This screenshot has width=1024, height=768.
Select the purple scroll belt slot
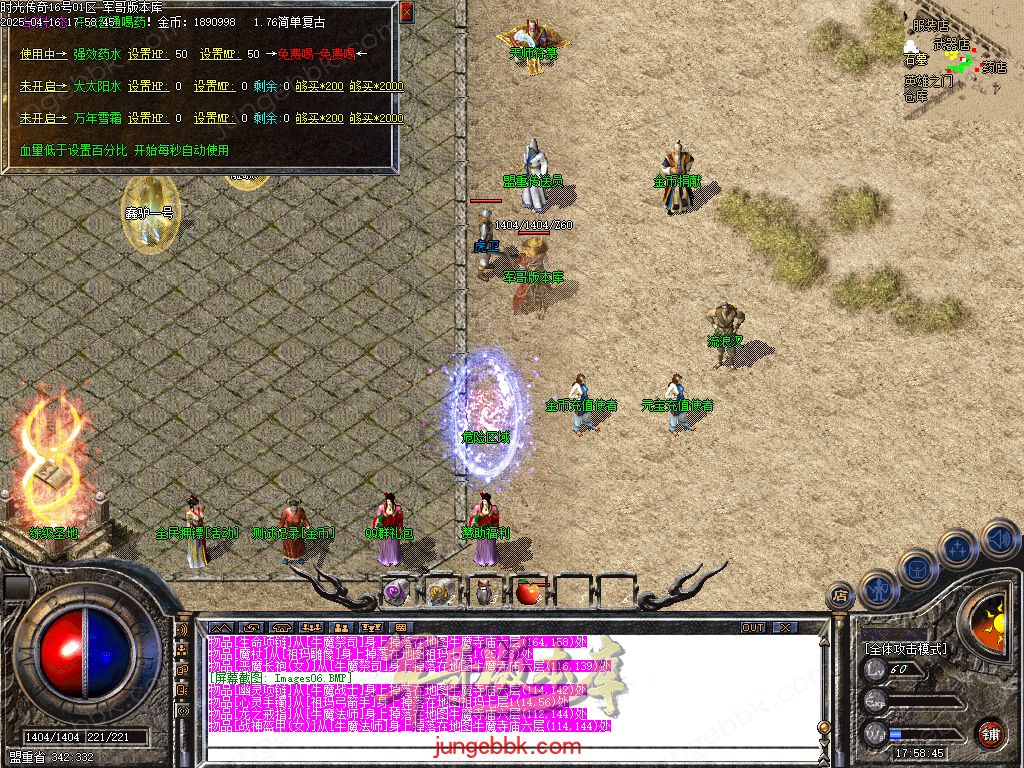click(x=396, y=592)
